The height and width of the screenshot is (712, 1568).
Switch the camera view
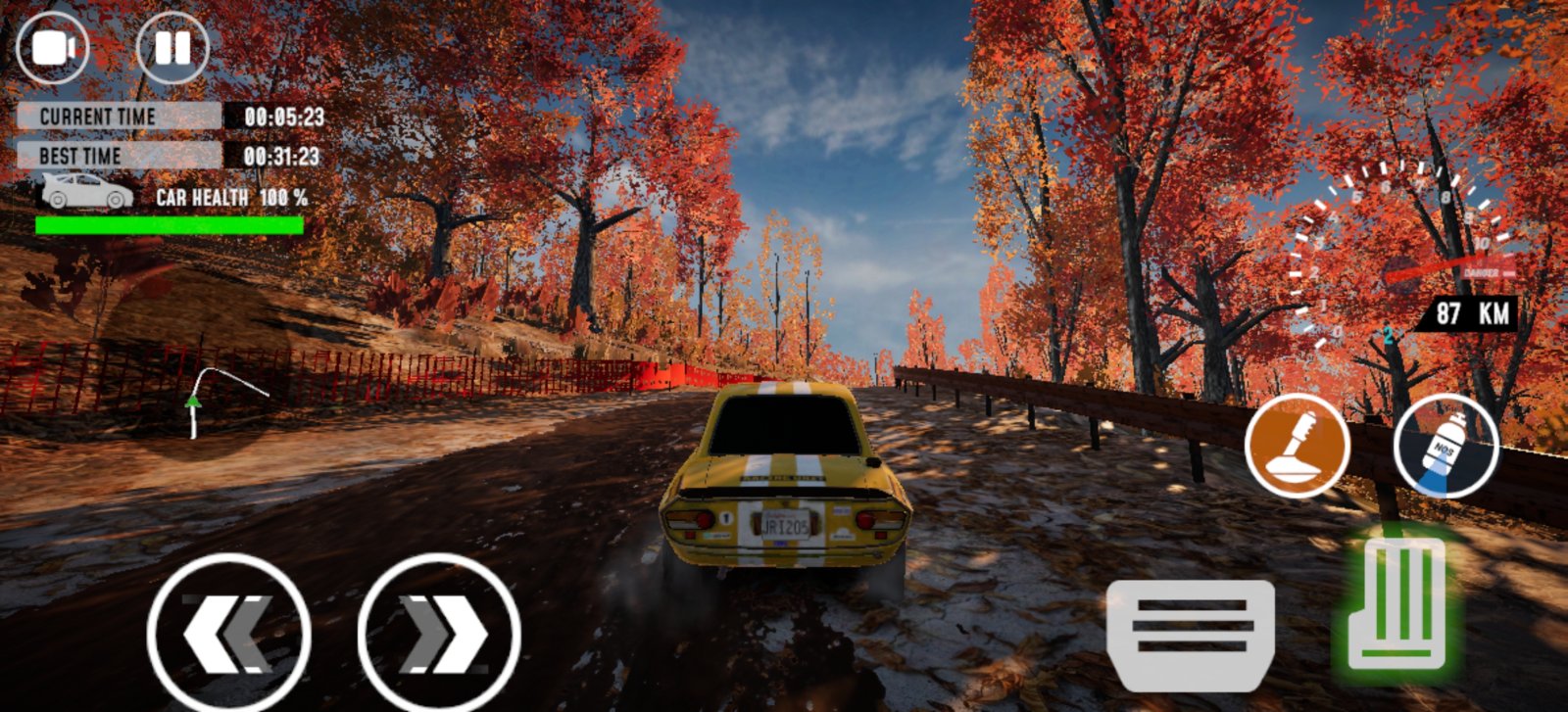53,47
